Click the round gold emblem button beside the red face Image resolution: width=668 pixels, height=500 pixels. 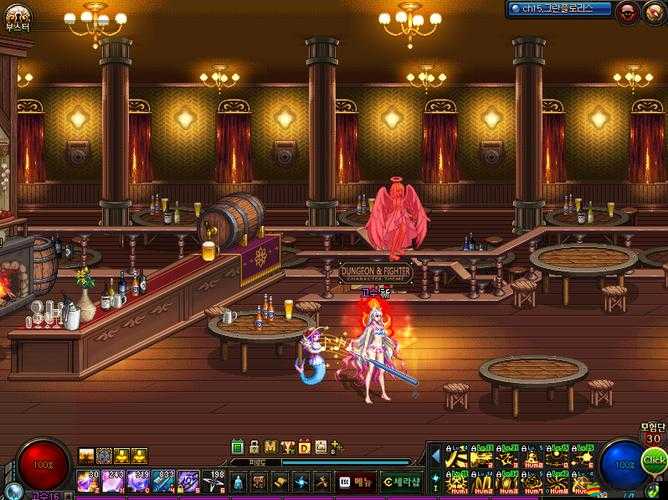pos(653,12)
